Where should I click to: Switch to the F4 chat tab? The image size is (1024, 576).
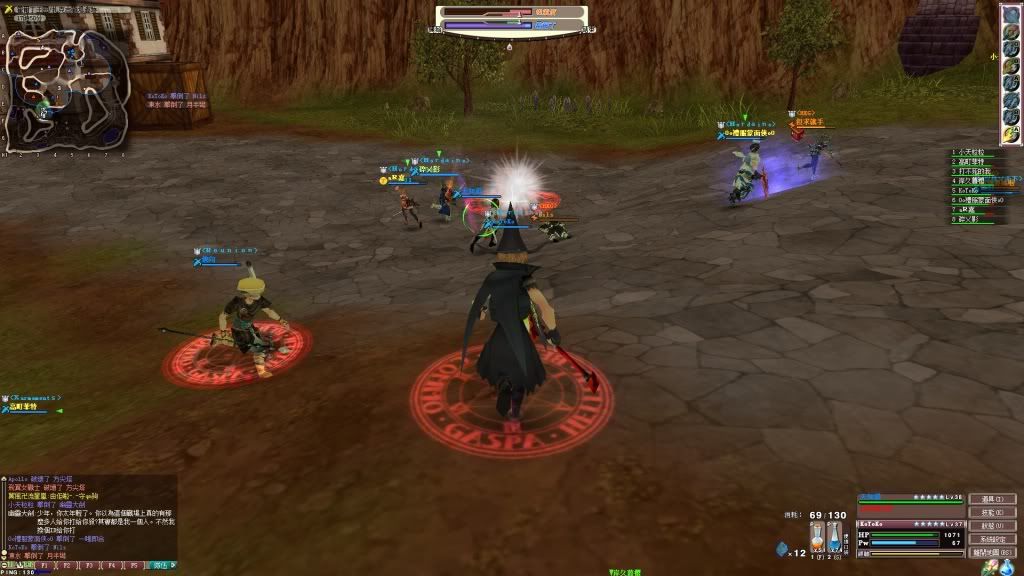(x=110, y=566)
